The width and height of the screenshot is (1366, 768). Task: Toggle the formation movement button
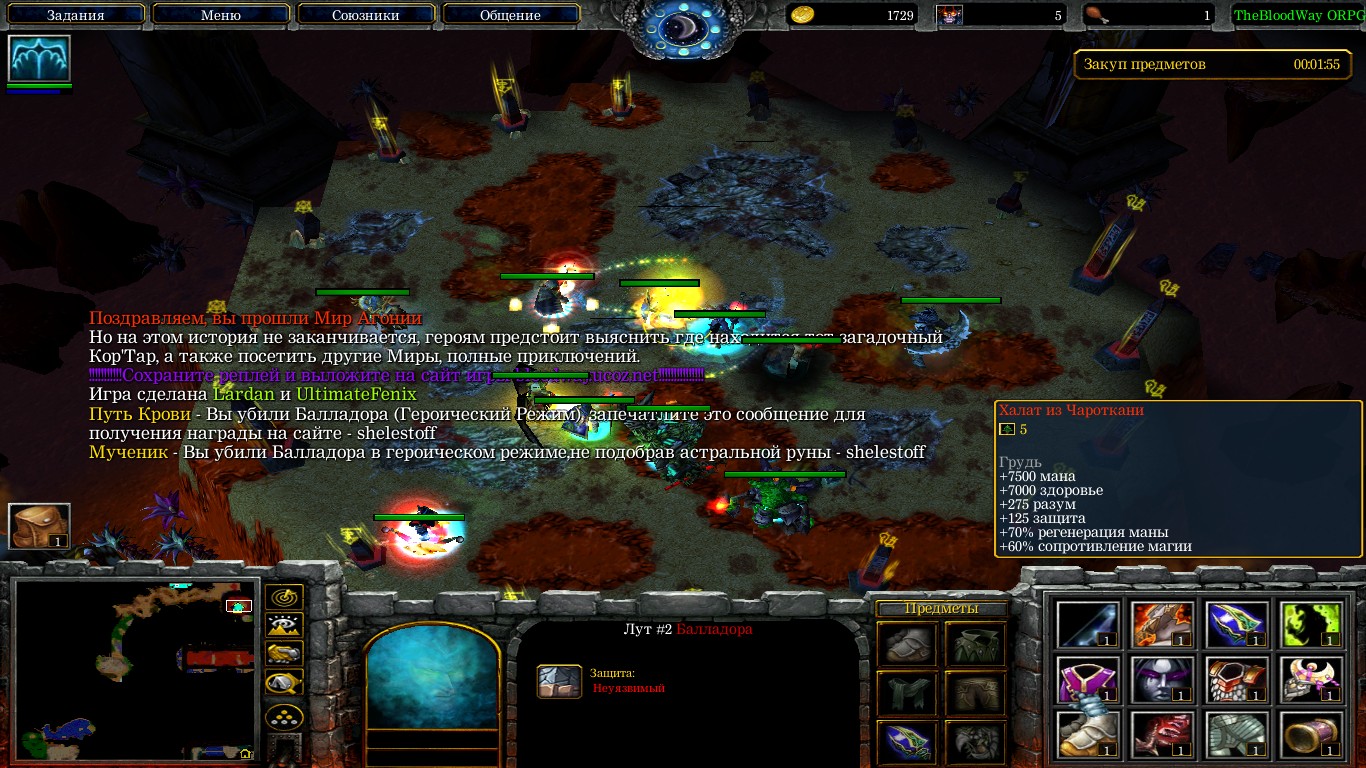284,717
